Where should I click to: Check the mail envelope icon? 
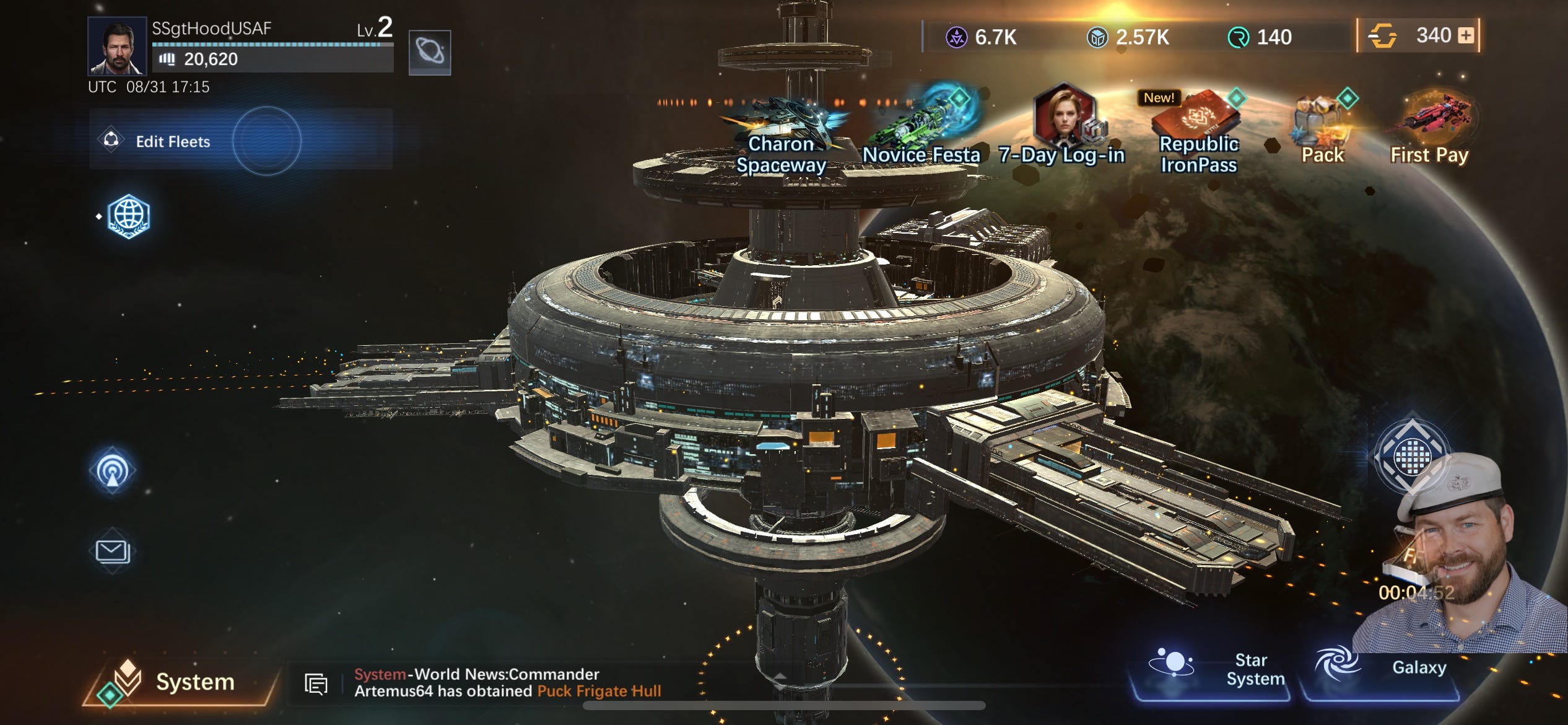click(x=112, y=551)
